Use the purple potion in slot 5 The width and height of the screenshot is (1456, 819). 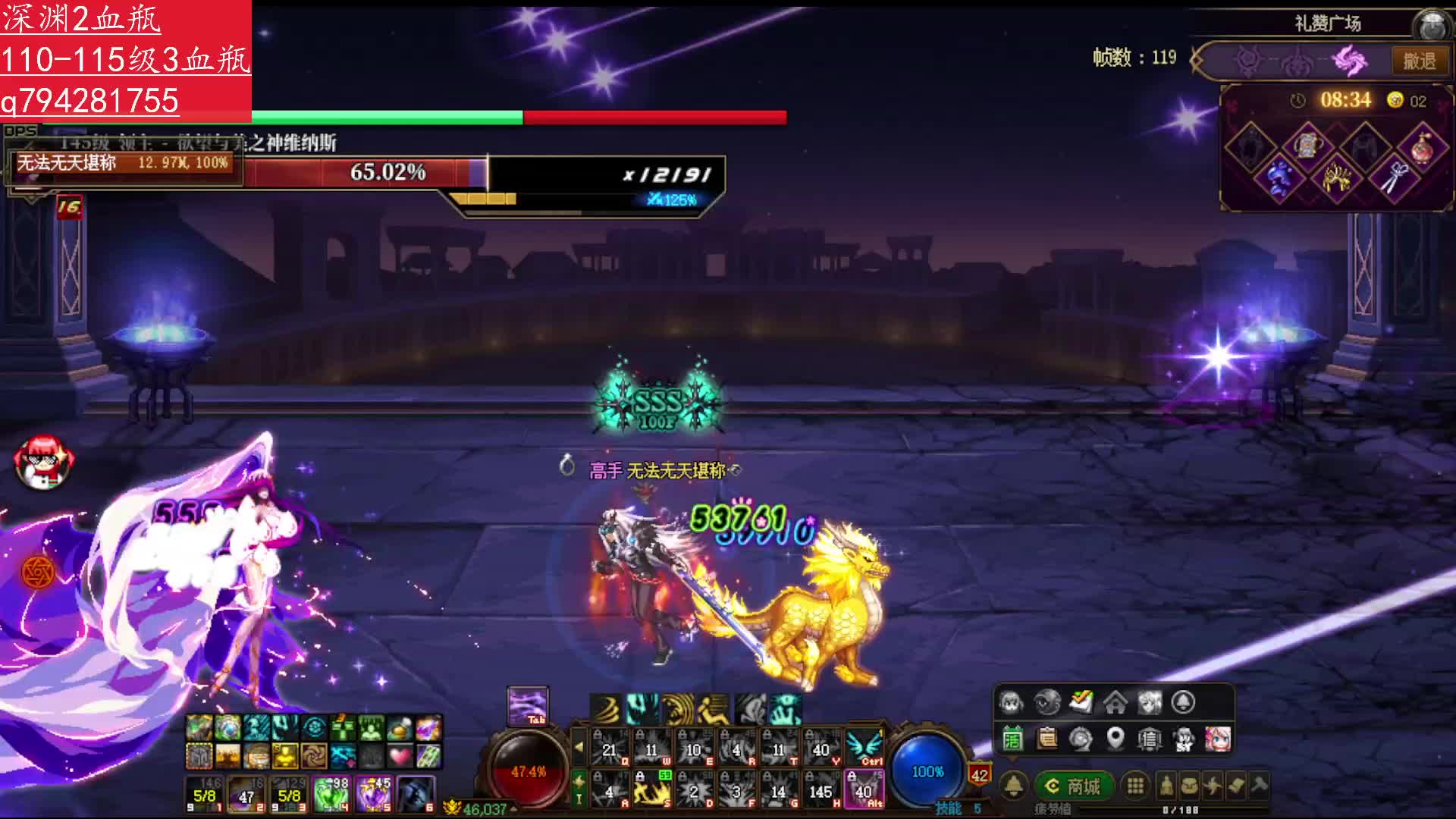[374, 794]
